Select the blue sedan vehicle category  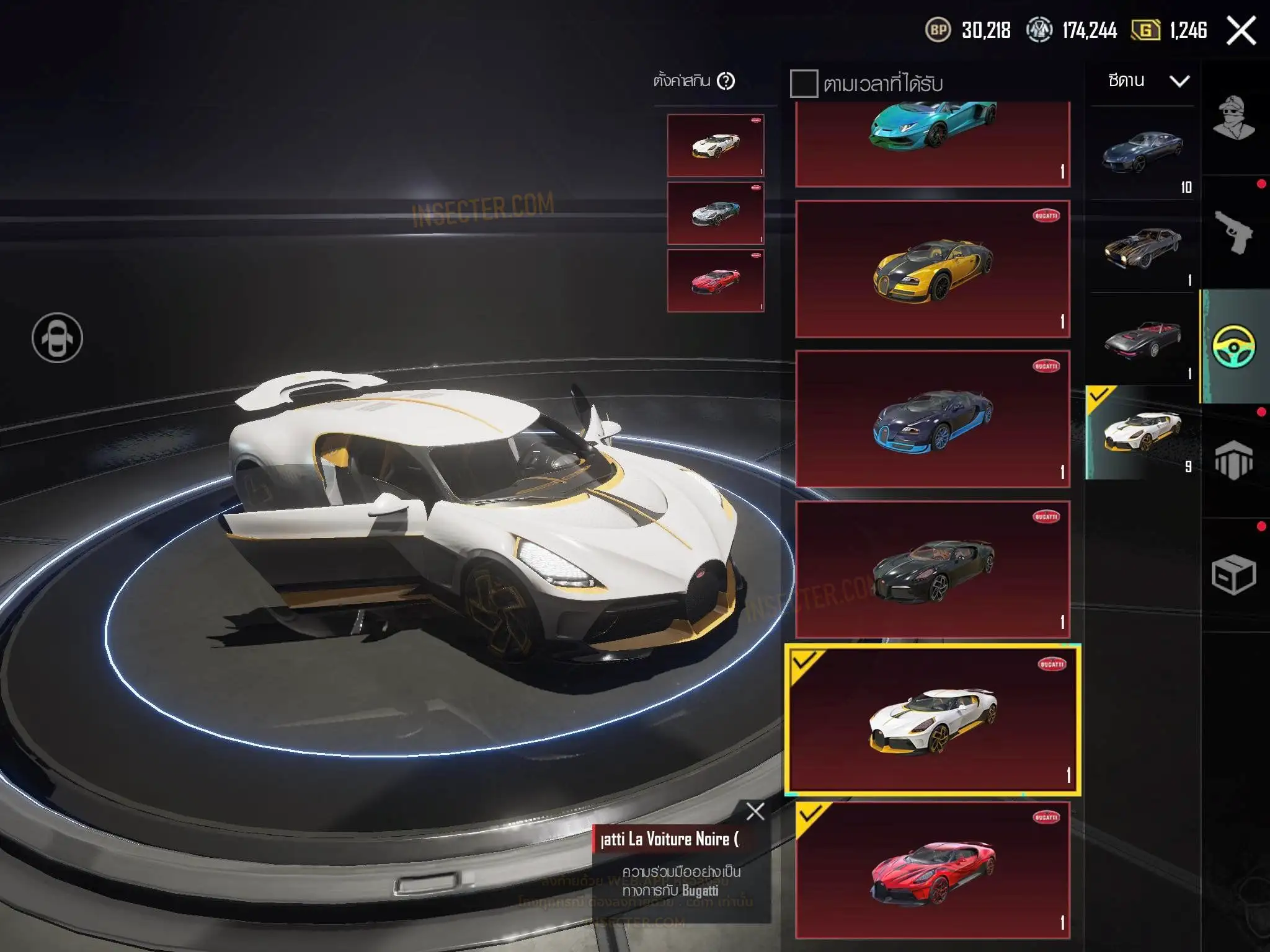(1142, 152)
